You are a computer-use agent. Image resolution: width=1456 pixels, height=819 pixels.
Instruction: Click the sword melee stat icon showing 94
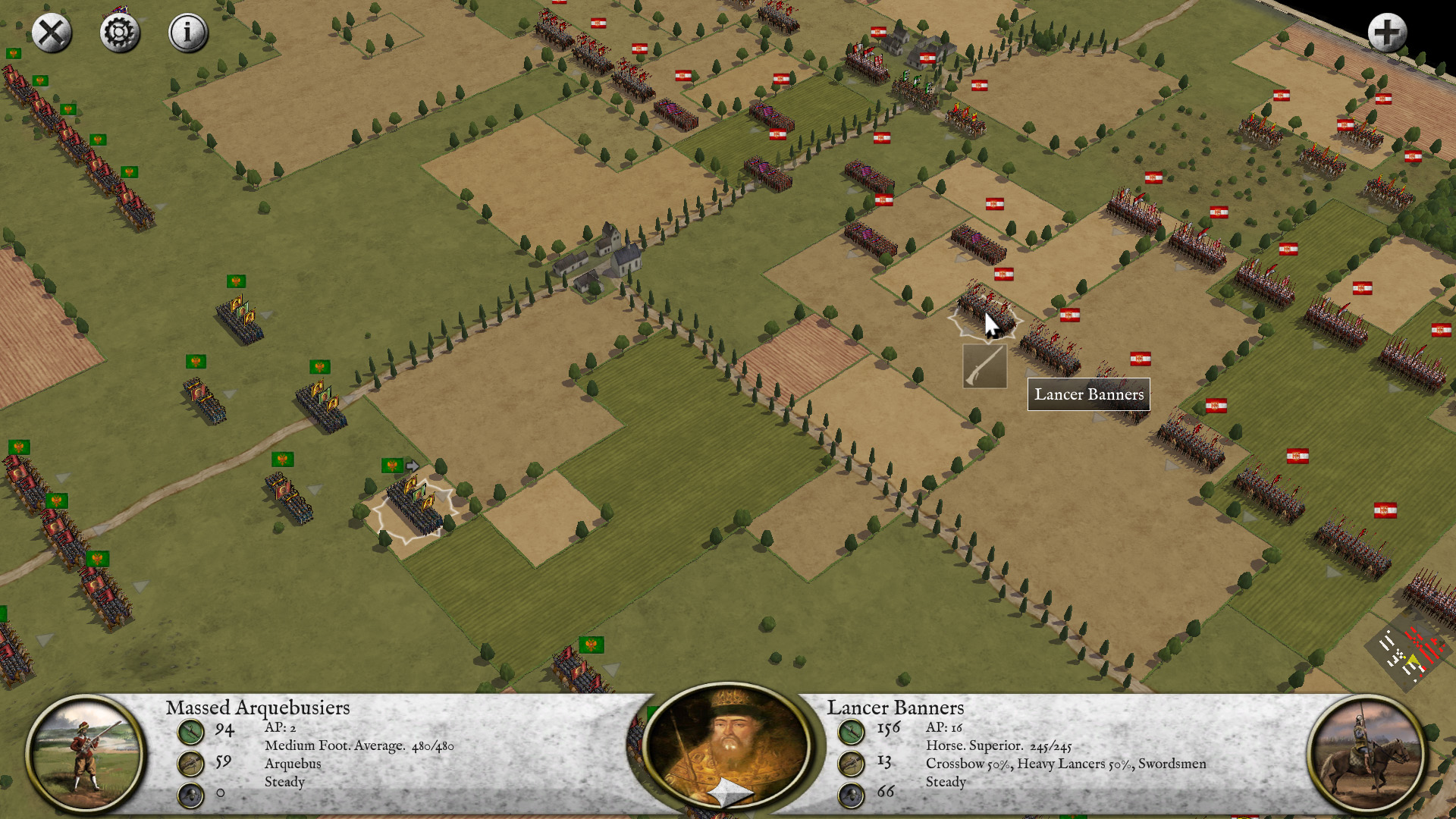(x=190, y=730)
